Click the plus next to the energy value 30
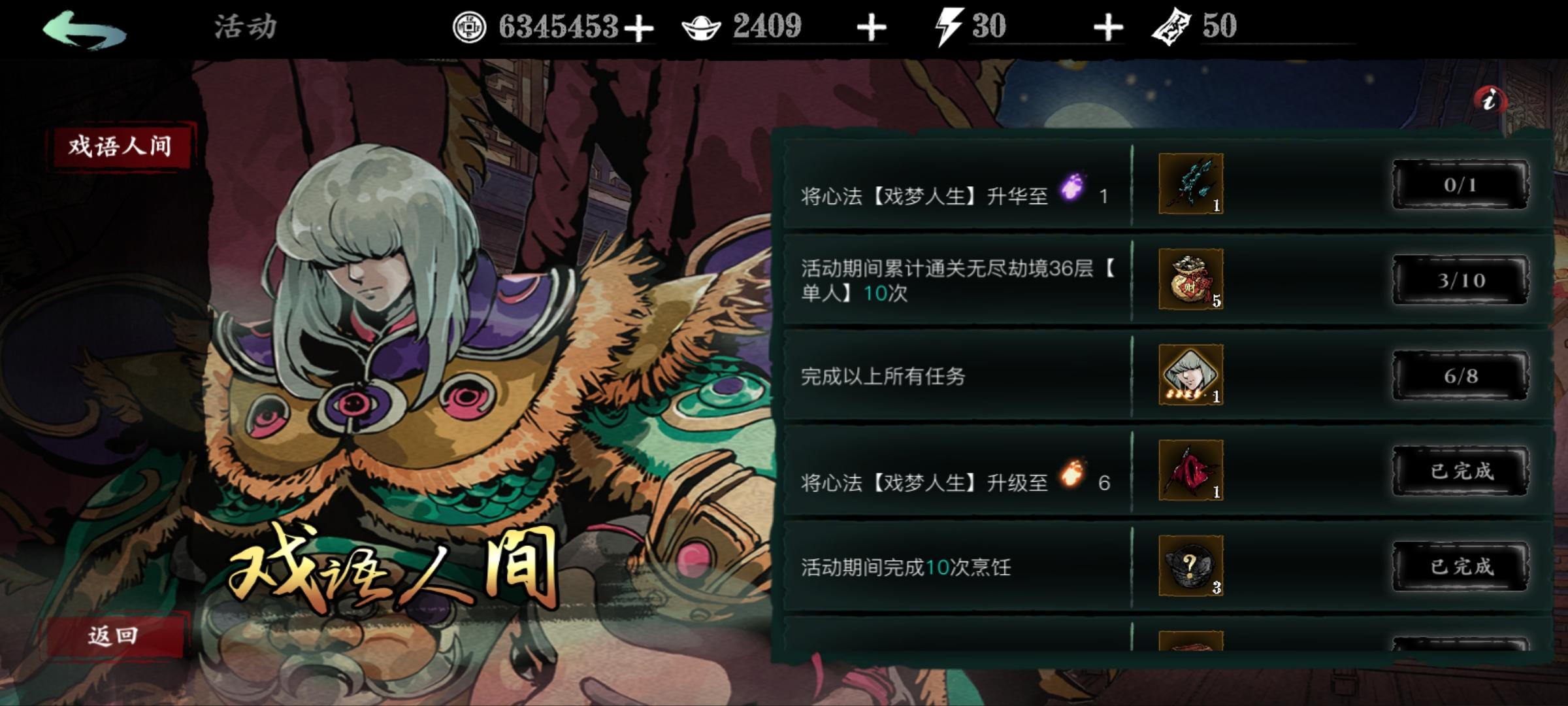 (1111, 27)
